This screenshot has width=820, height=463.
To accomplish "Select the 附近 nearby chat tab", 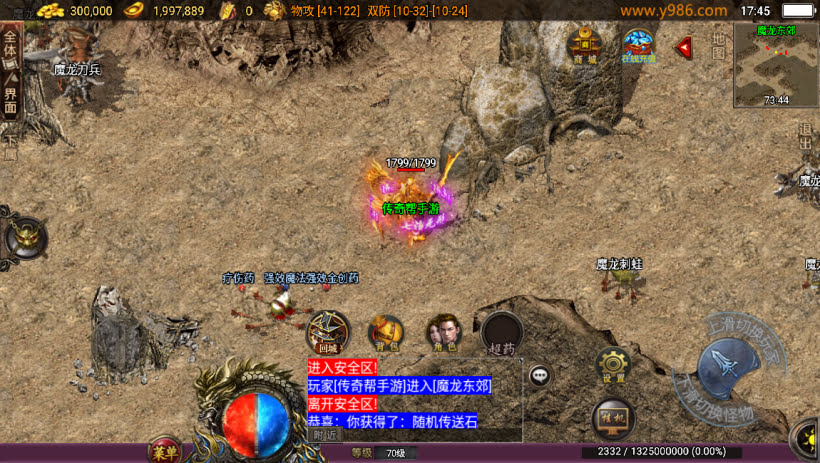I will coord(325,435).
